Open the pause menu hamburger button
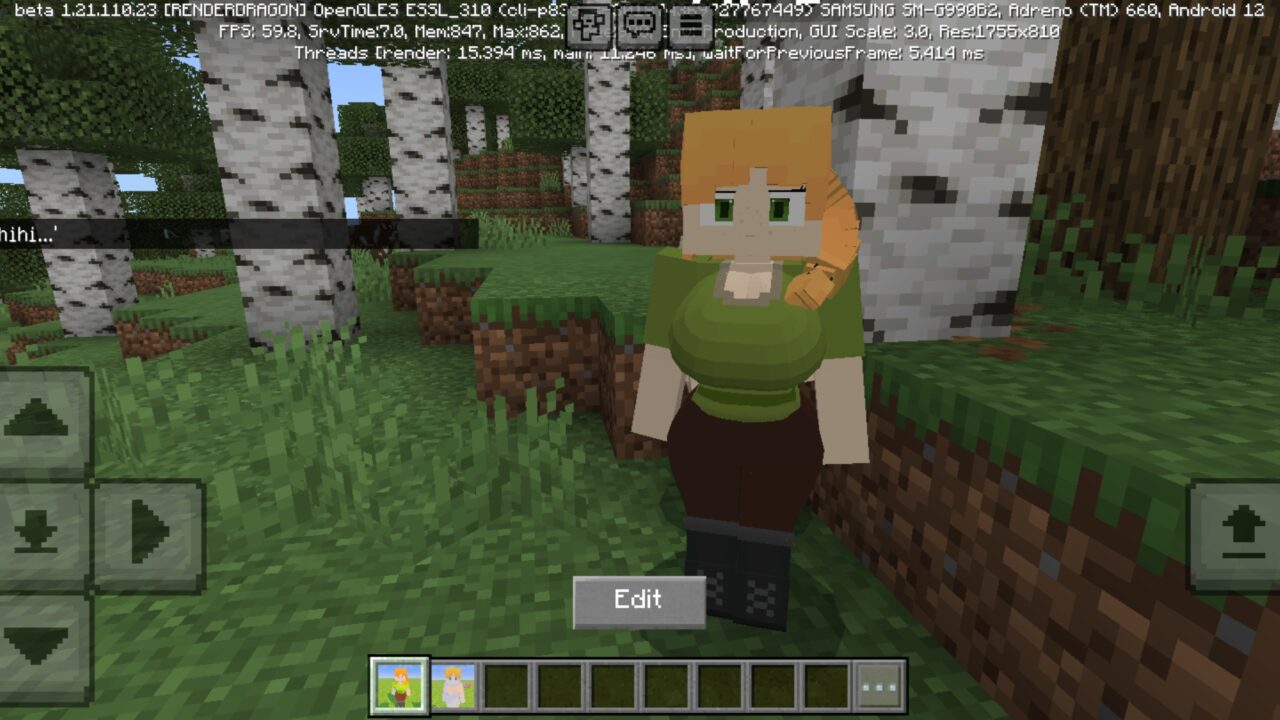The height and width of the screenshot is (720, 1280). (690, 24)
